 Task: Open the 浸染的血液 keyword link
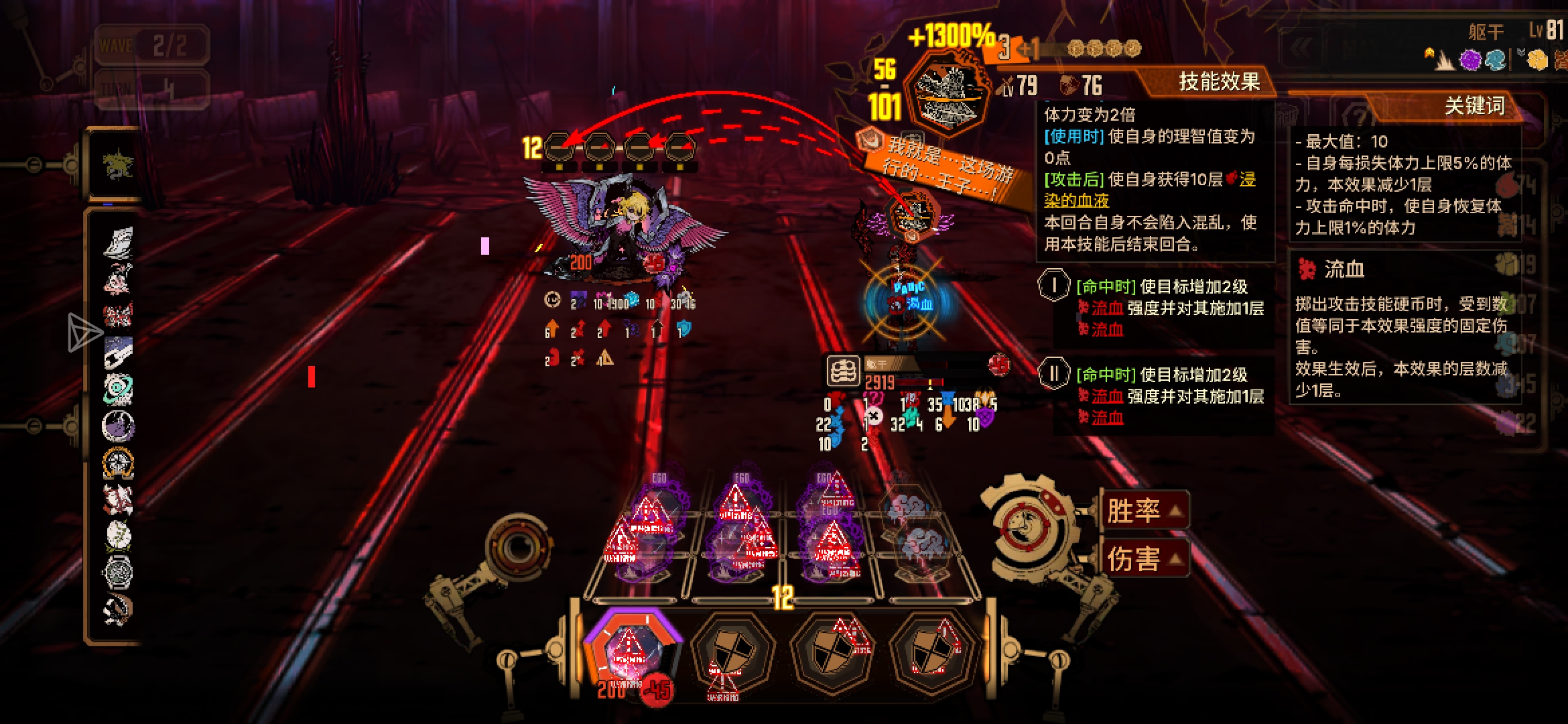1077,200
